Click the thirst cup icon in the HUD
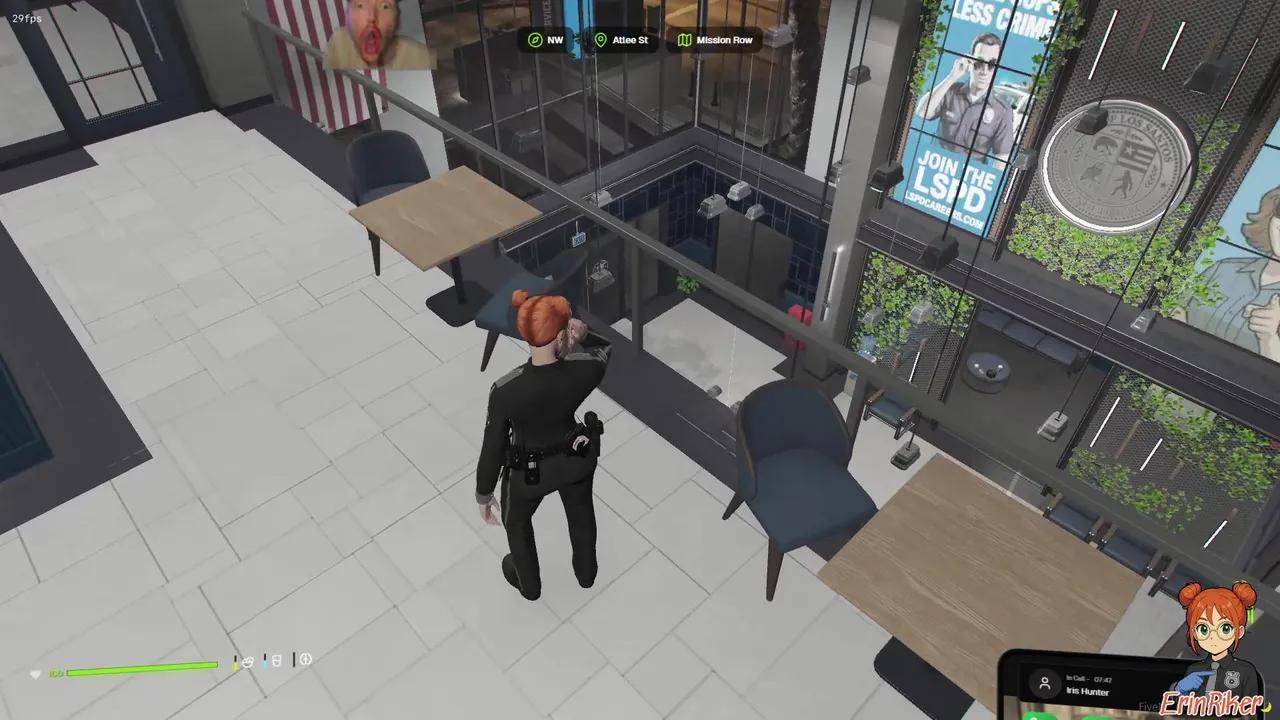 click(276, 661)
